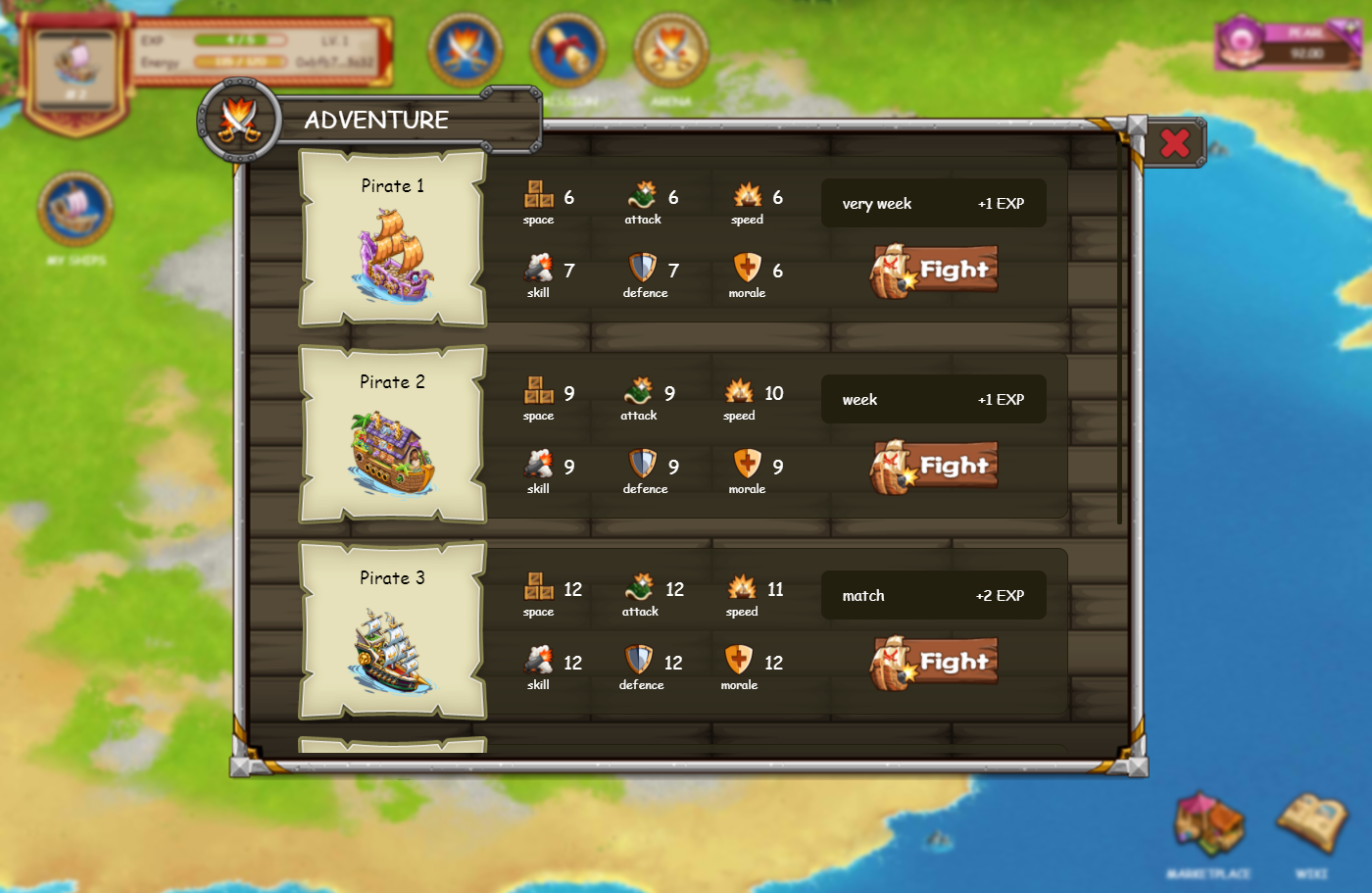Screen dimensions: 1372x893
Task: Click the adventure list scrollbar
Action: pos(1120,333)
